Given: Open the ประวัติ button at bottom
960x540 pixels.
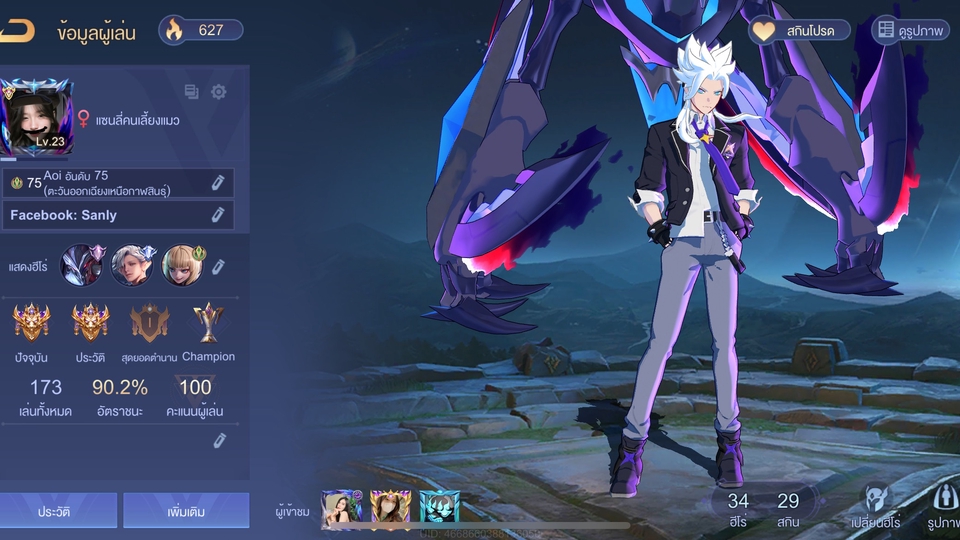Looking at the screenshot, I should pyautogui.click(x=60, y=511).
